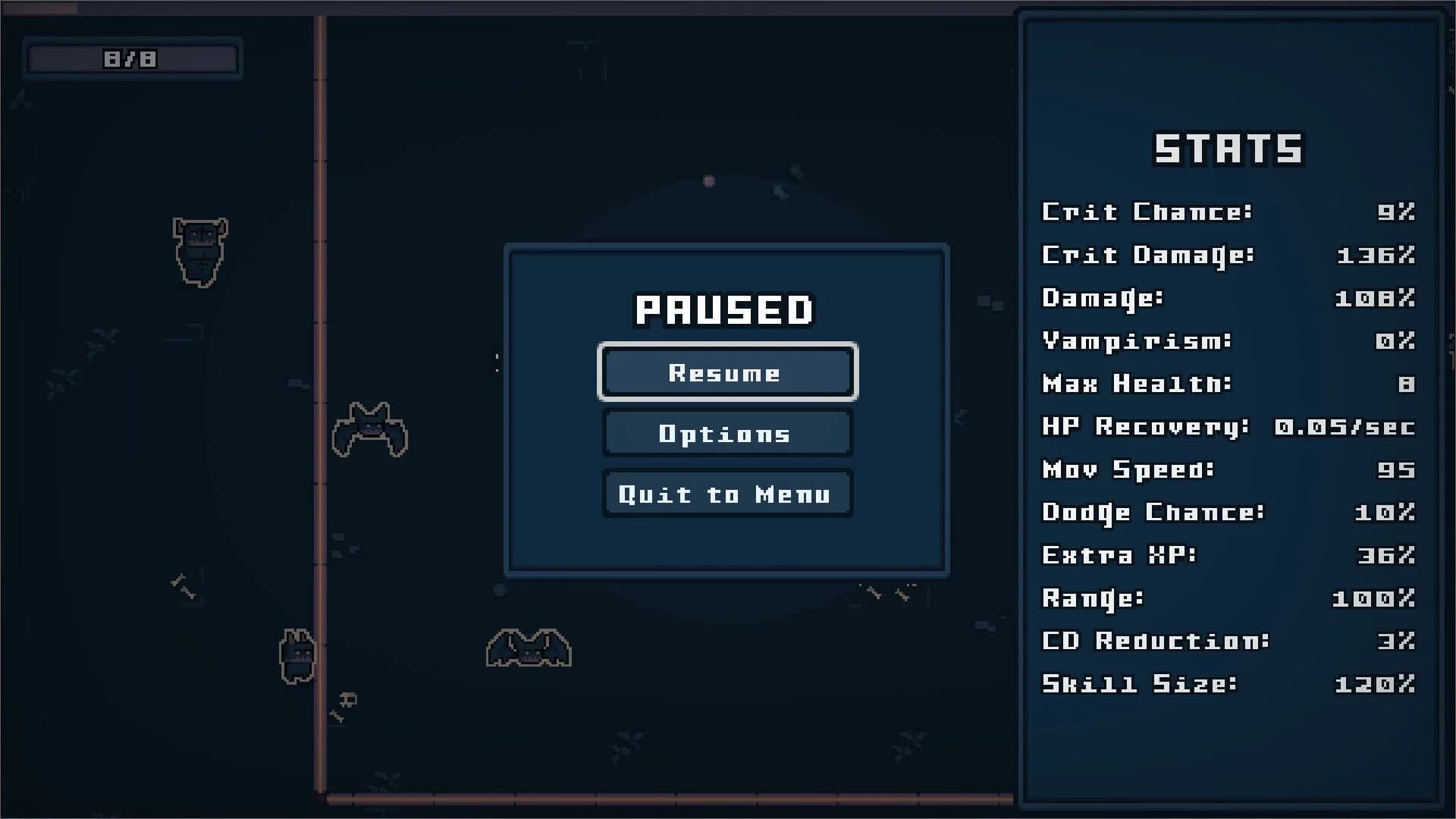Click the PAUSED heading text
Viewport: 1456px width, 819px height.
click(x=724, y=309)
